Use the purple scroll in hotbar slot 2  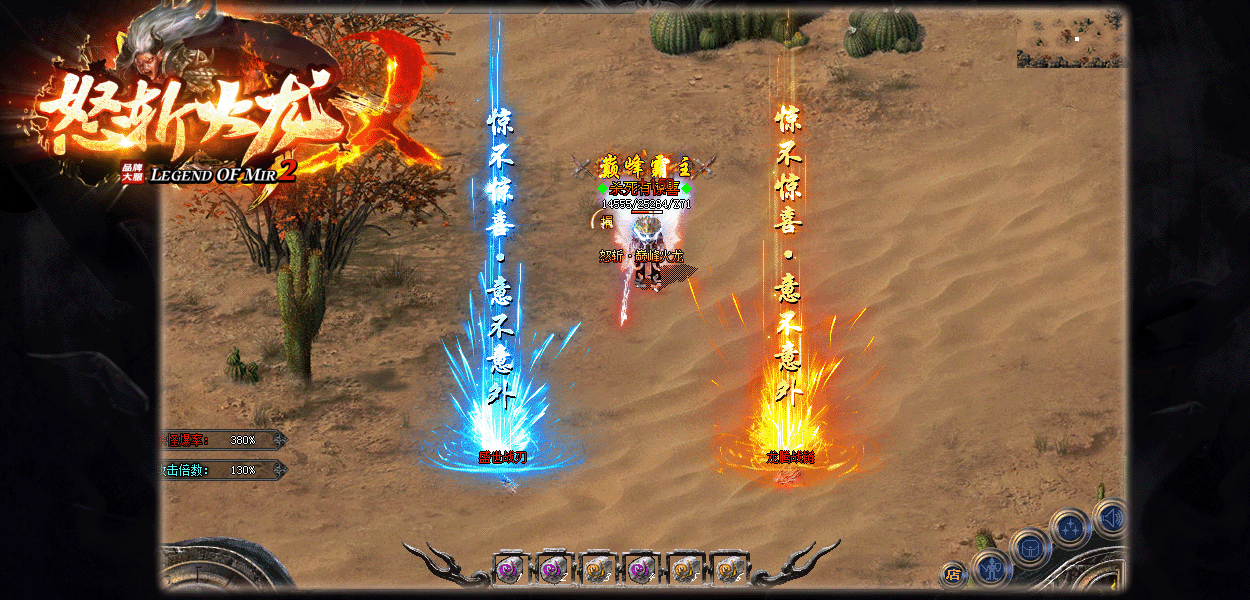[x=552, y=569]
